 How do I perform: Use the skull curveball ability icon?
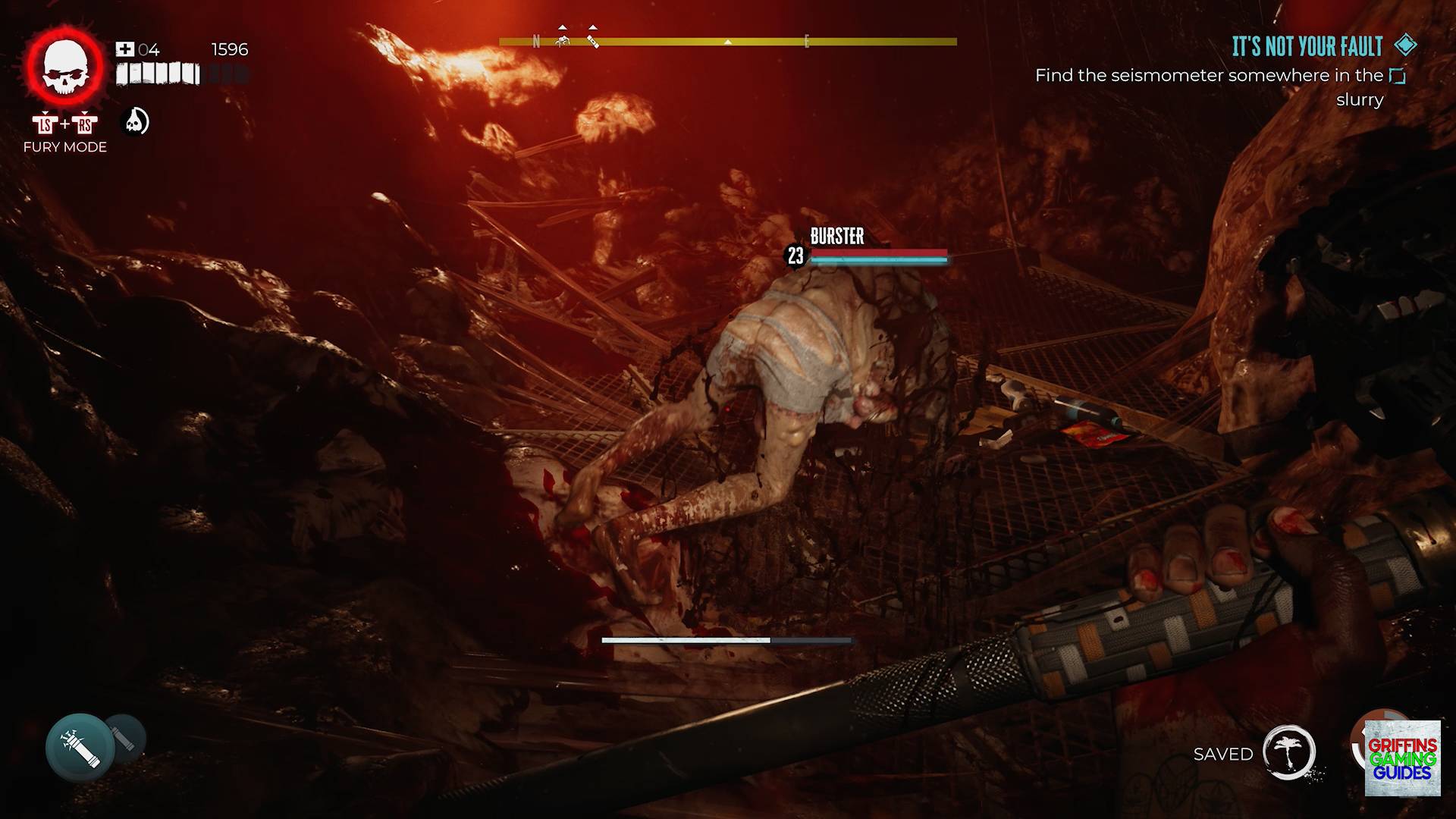136,121
